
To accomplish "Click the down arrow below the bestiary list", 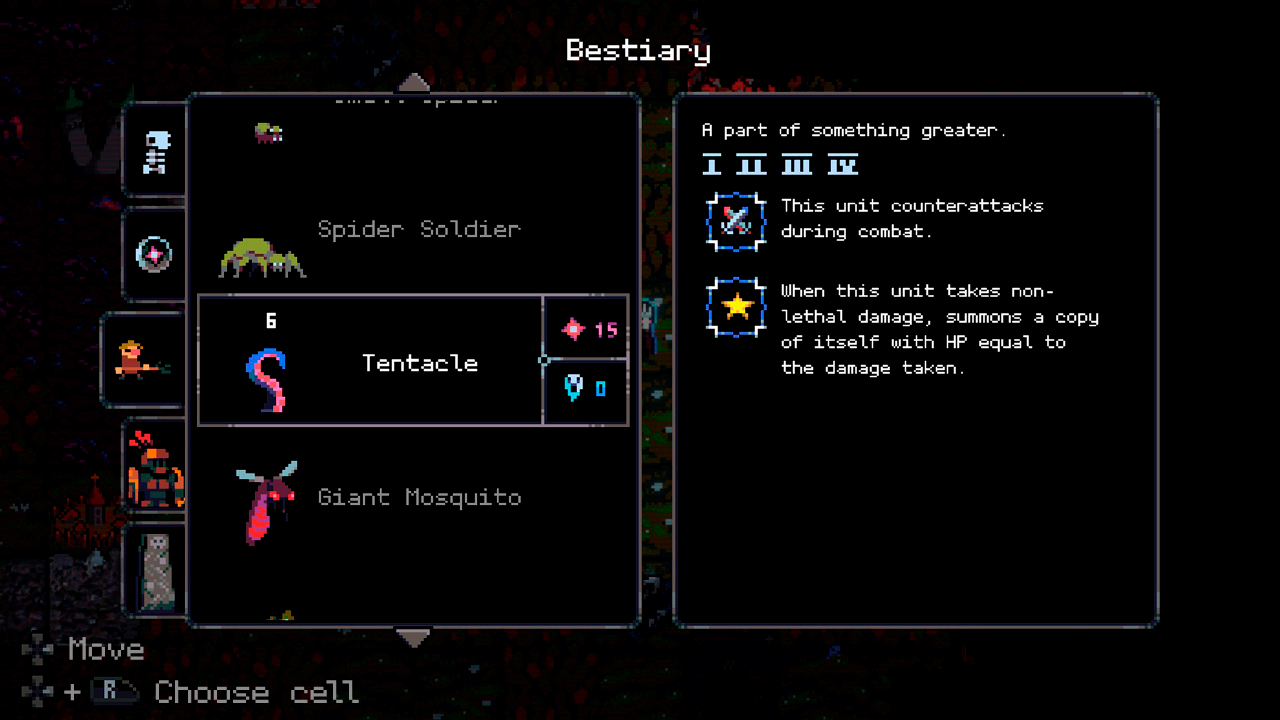I will pyautogui.click(x=415, y=637).
